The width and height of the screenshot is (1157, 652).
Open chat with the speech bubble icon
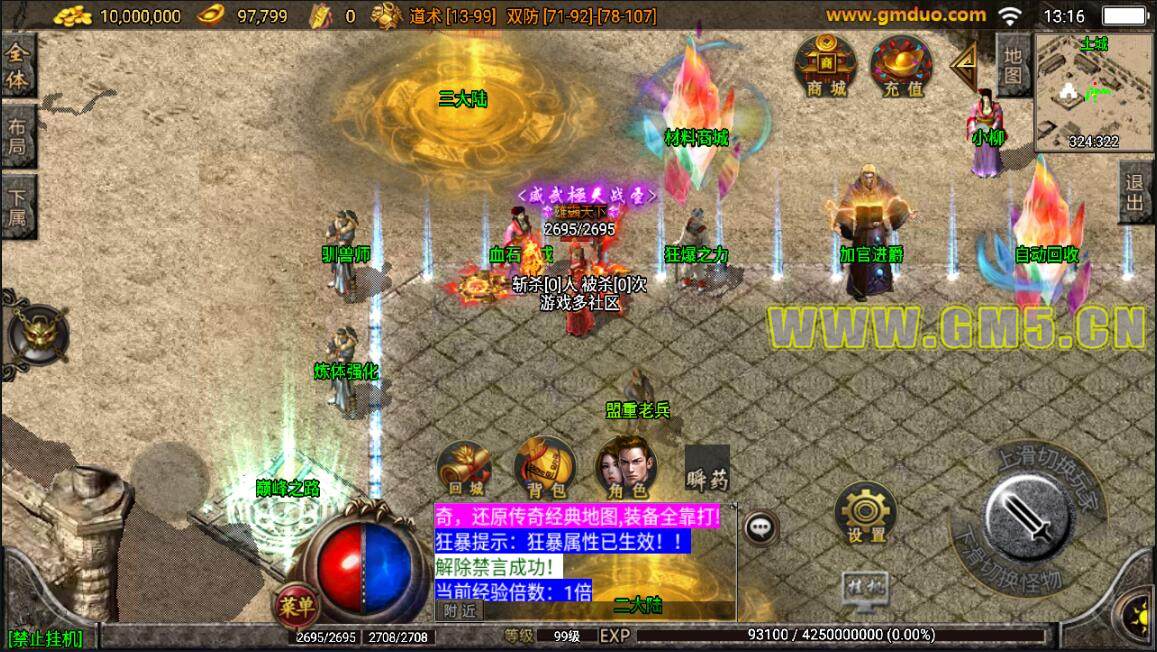pos(762,525)
